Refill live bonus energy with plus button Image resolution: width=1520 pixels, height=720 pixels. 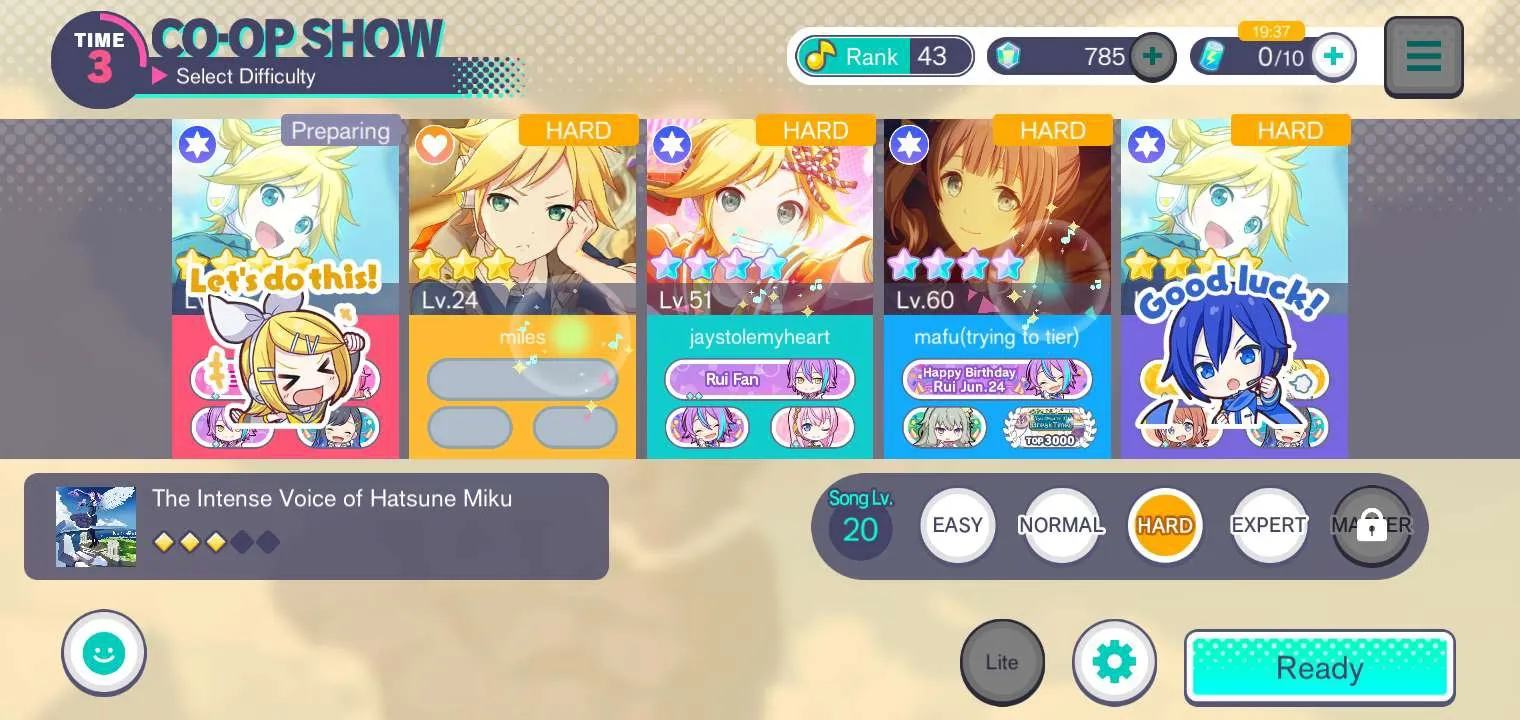point(1333,57)
